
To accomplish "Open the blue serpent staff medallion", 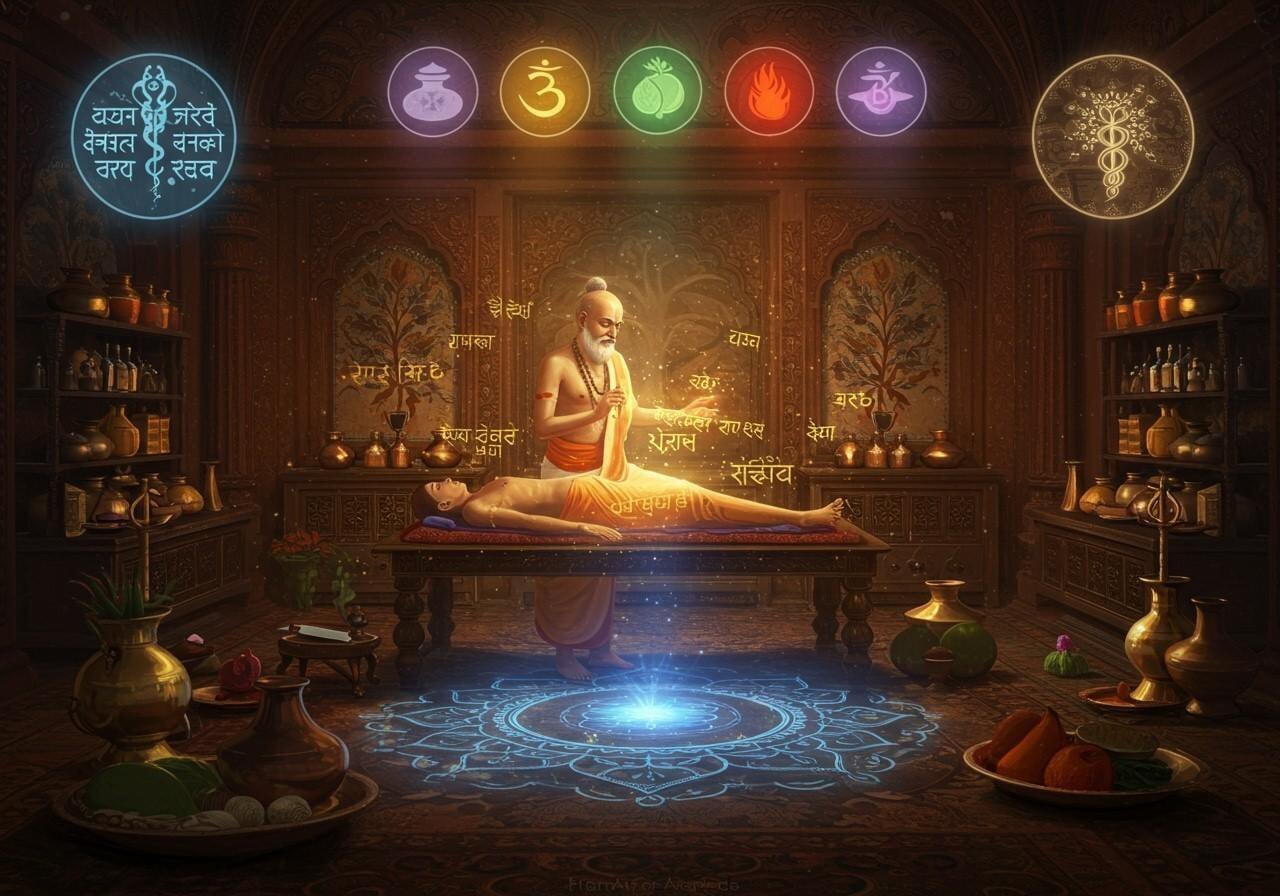I will (x=154, y=136).
